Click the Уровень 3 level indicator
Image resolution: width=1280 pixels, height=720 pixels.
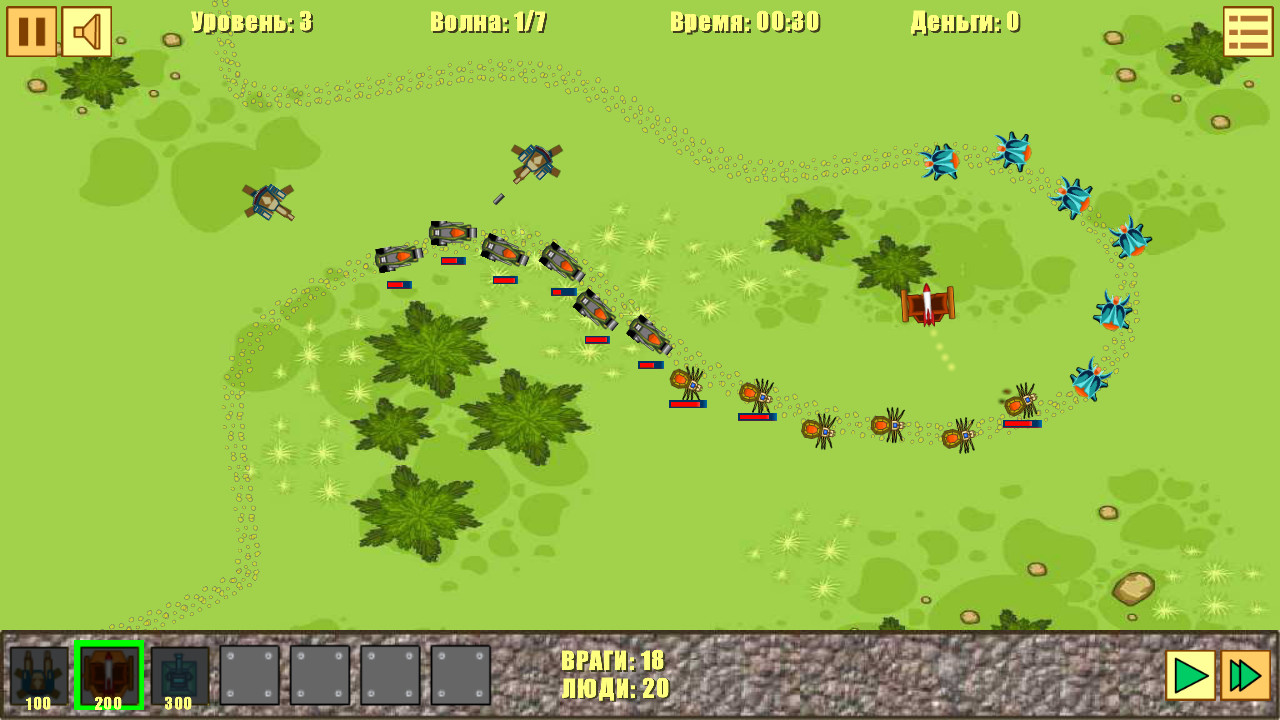(250, 22)
